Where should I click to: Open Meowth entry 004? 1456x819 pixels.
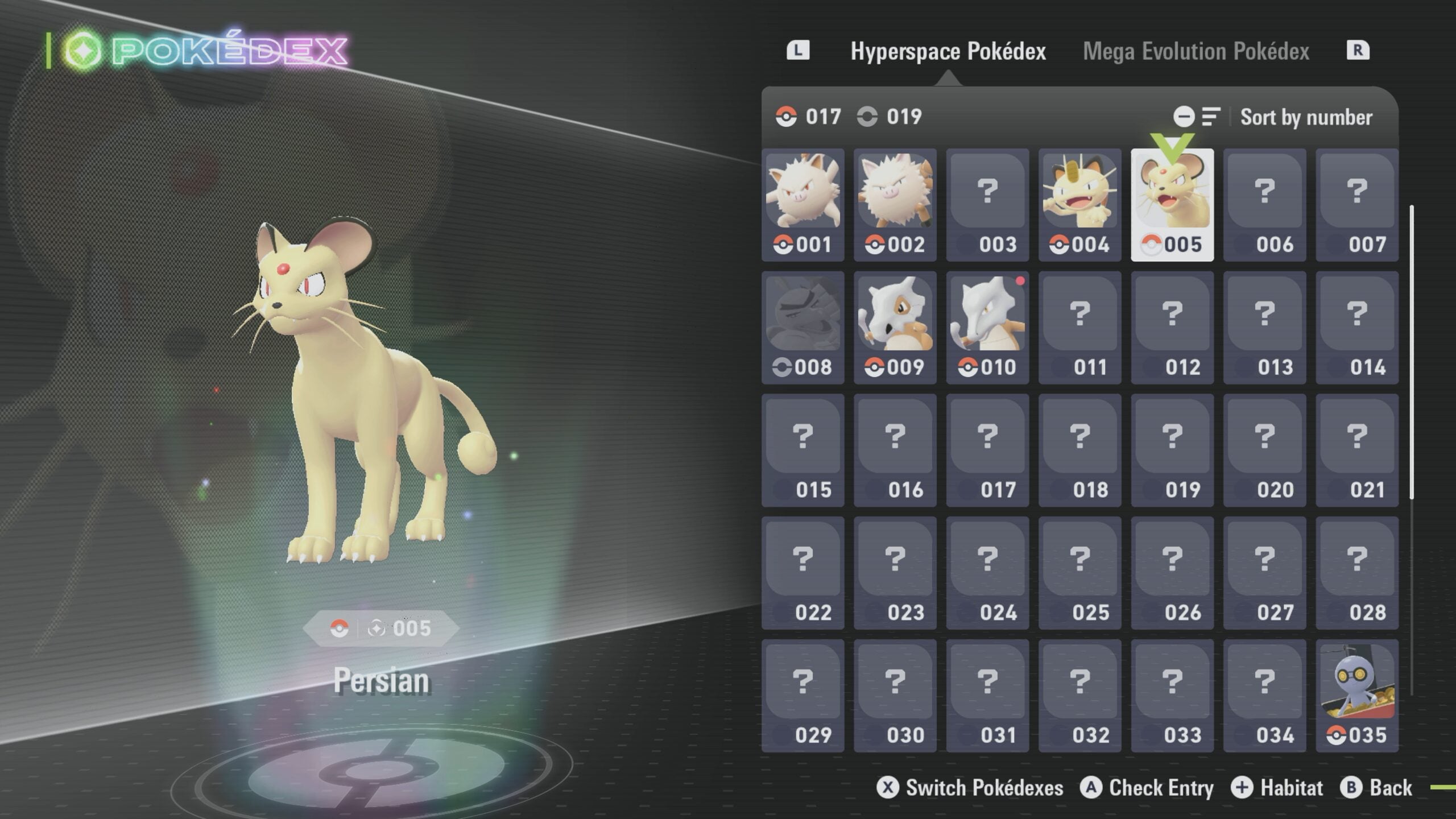pos(1079,205)
